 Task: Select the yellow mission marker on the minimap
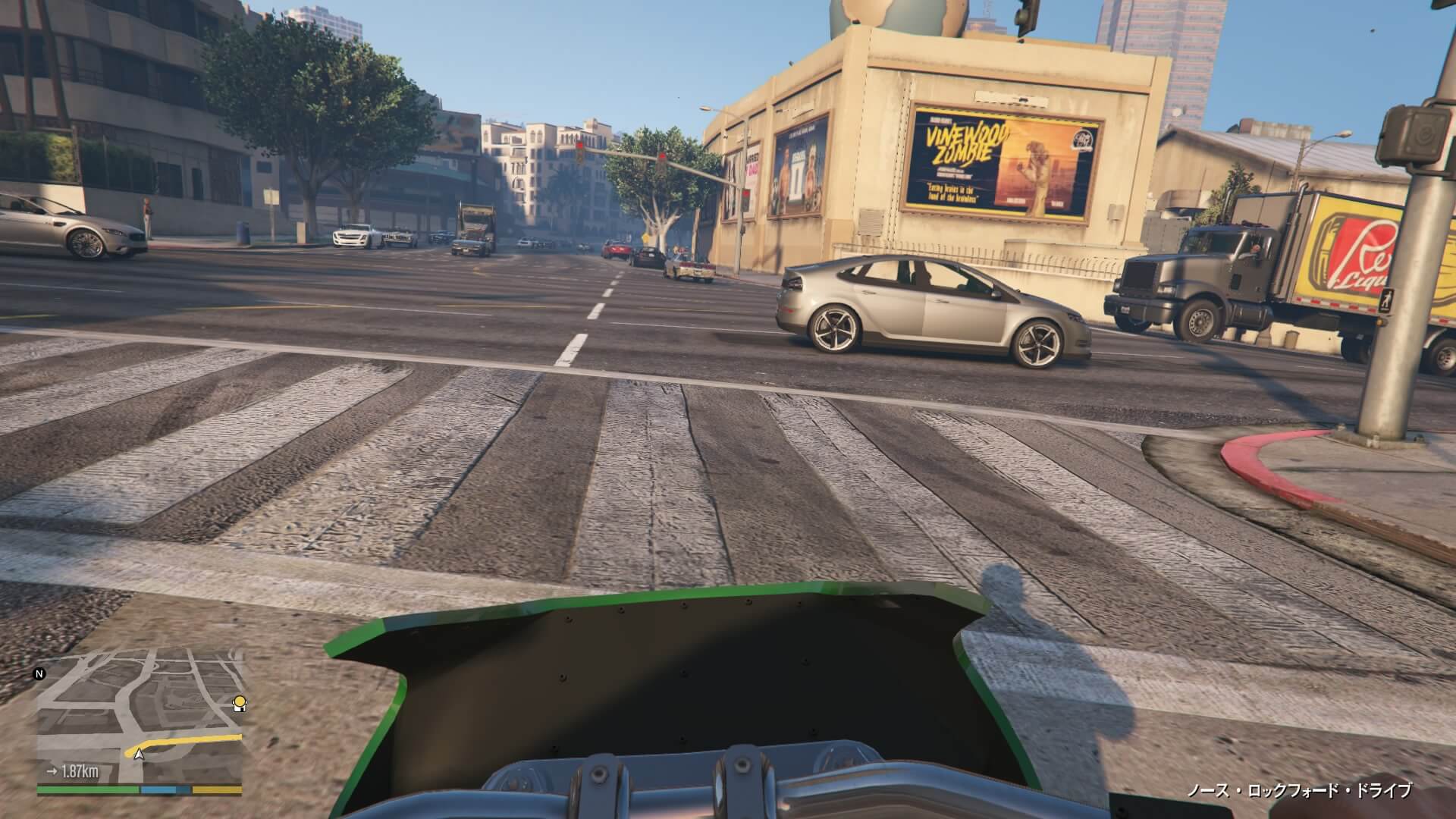pyautogui.click(x=240, y=703)
